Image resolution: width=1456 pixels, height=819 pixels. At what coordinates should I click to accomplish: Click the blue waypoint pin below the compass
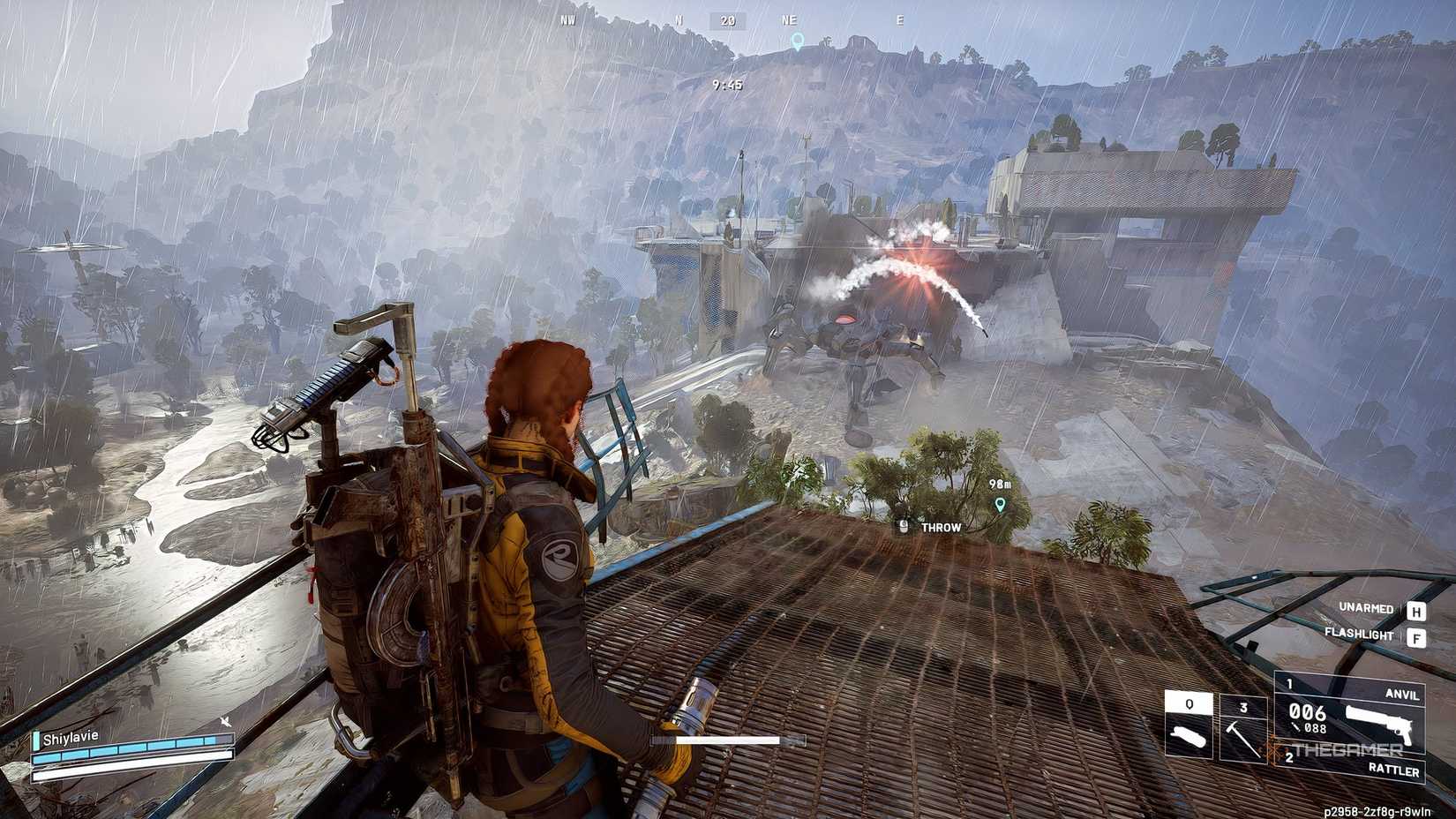[799, 39]
